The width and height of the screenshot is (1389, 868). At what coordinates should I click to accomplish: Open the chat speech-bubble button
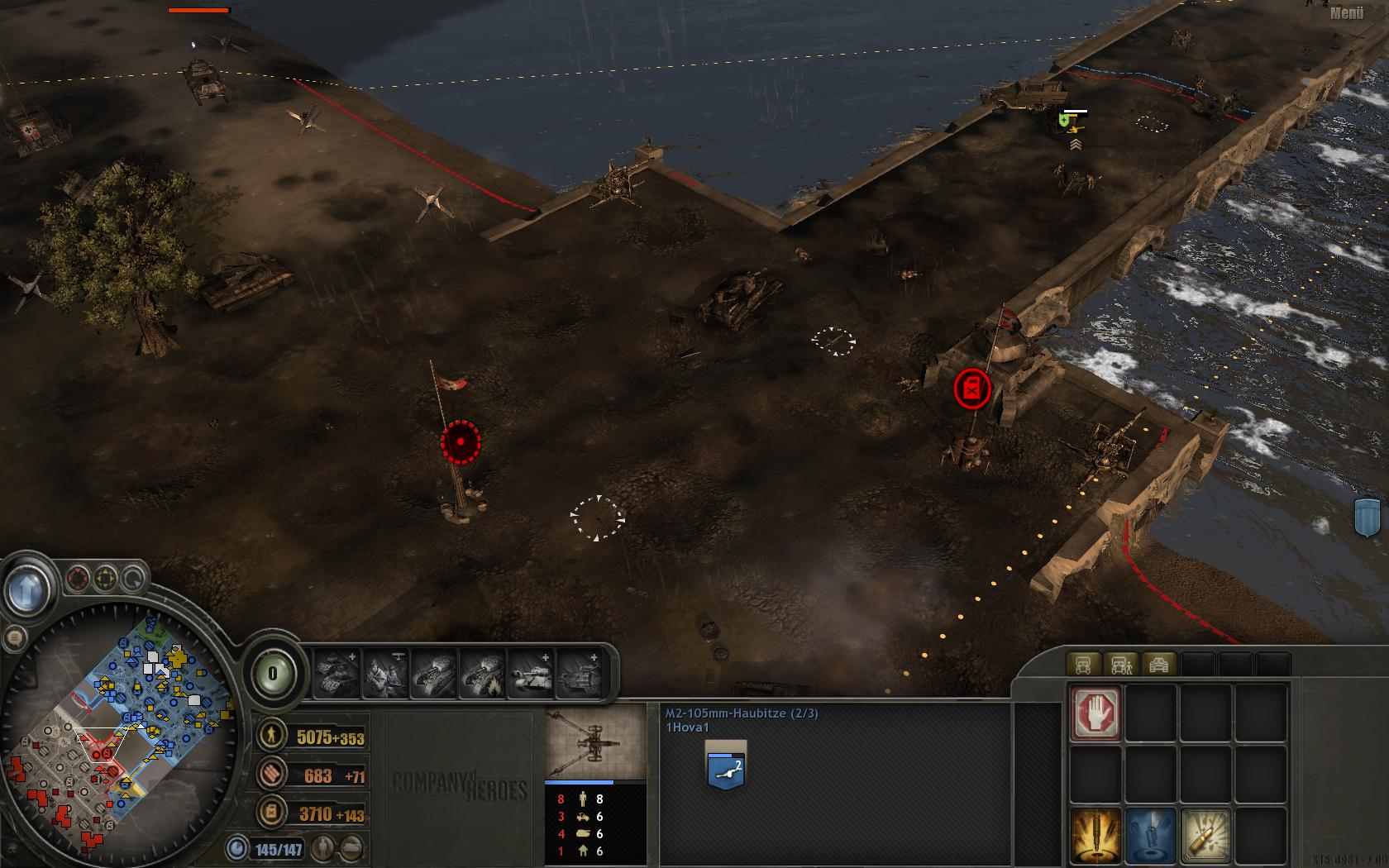pos(14,637)
